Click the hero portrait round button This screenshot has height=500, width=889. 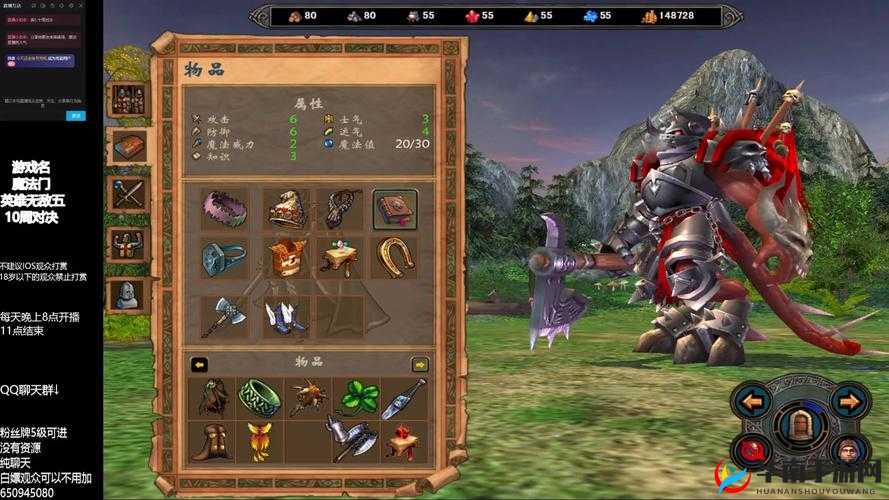pos(849,449)
